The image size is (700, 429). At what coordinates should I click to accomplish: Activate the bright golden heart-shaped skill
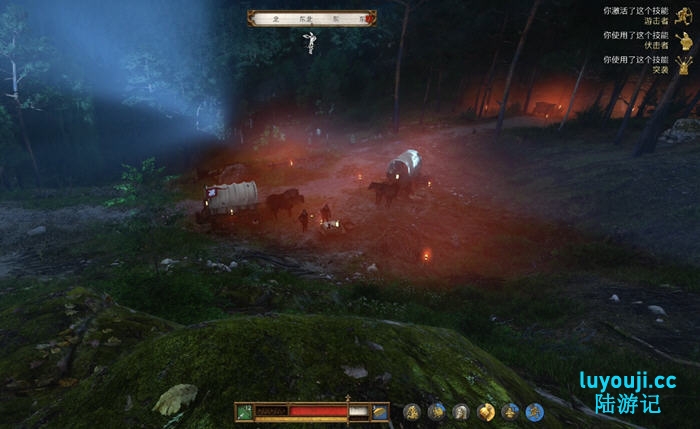(x=486, y=411)
